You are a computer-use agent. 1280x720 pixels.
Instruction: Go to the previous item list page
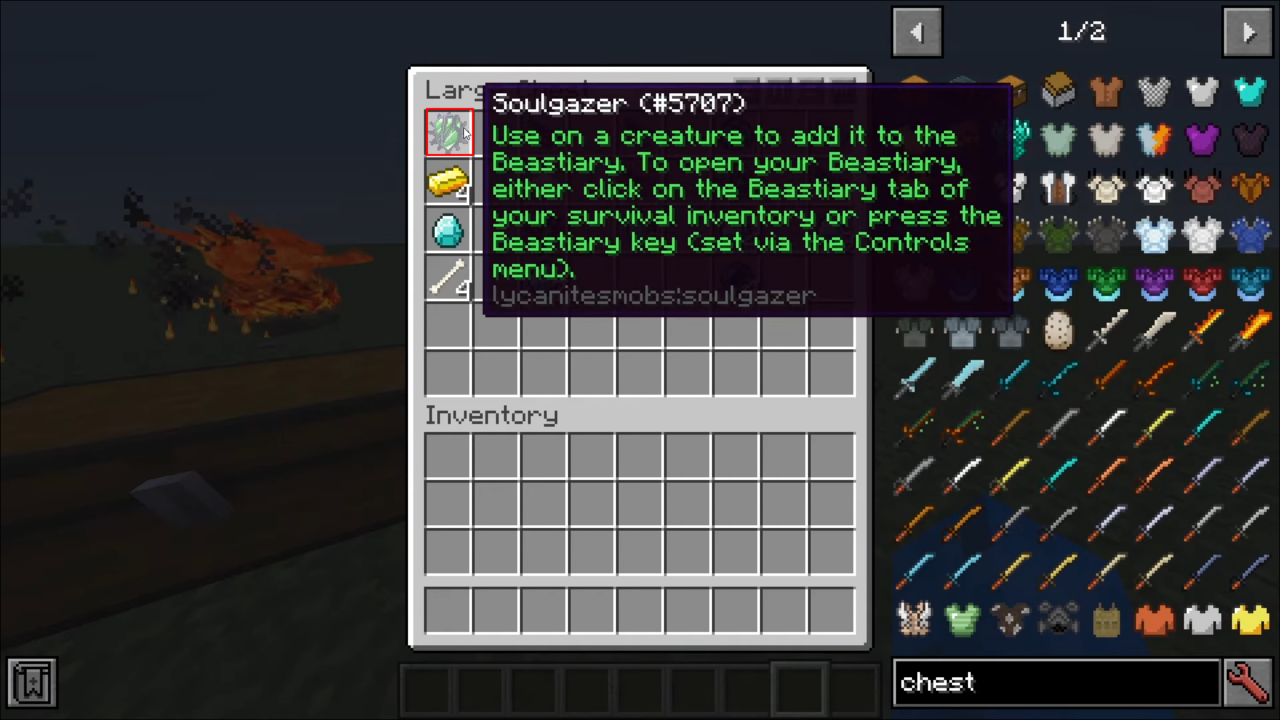[917, 32]
